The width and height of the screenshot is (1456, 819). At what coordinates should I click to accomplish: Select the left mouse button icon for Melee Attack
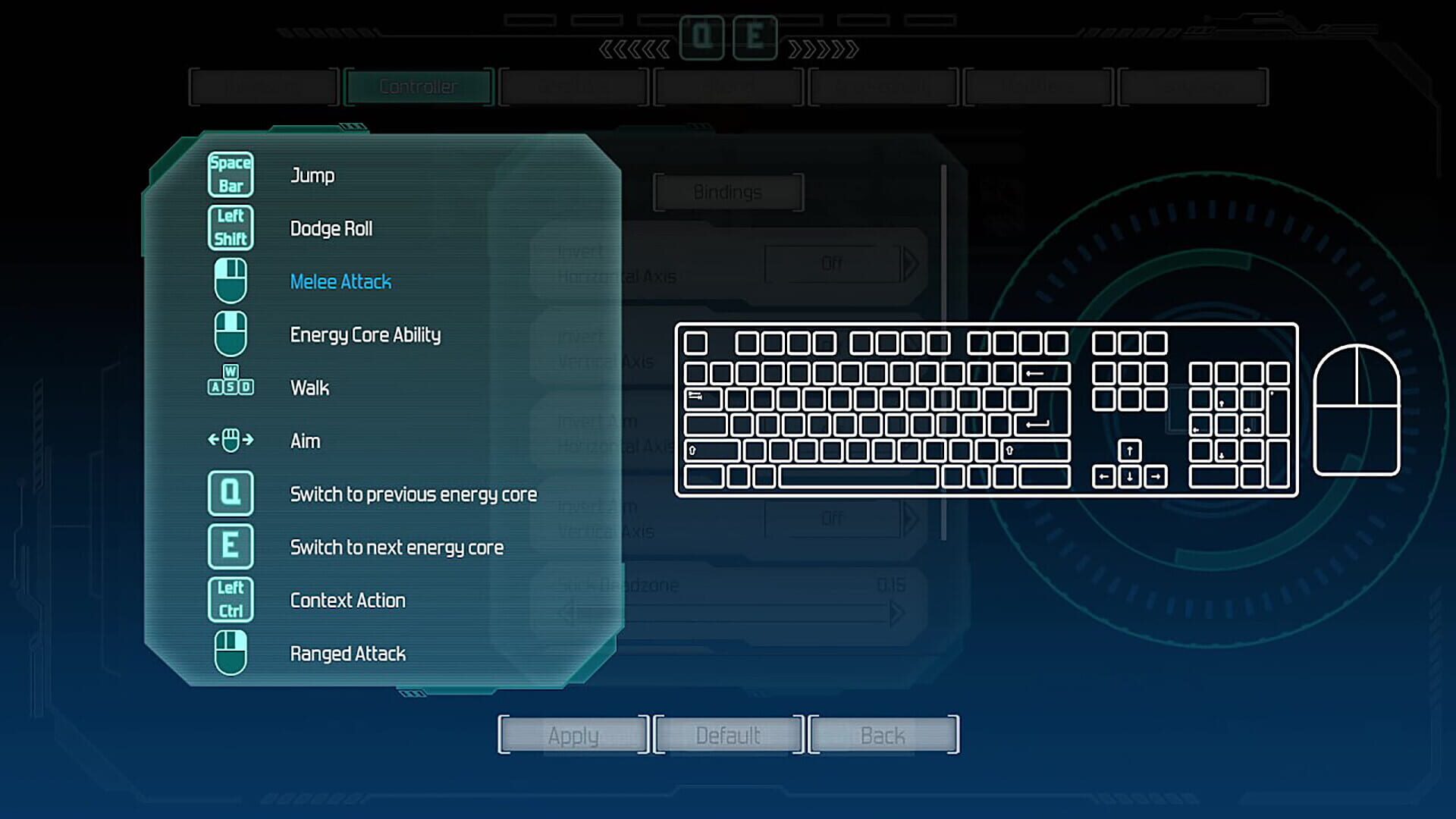tap(231, 281)
